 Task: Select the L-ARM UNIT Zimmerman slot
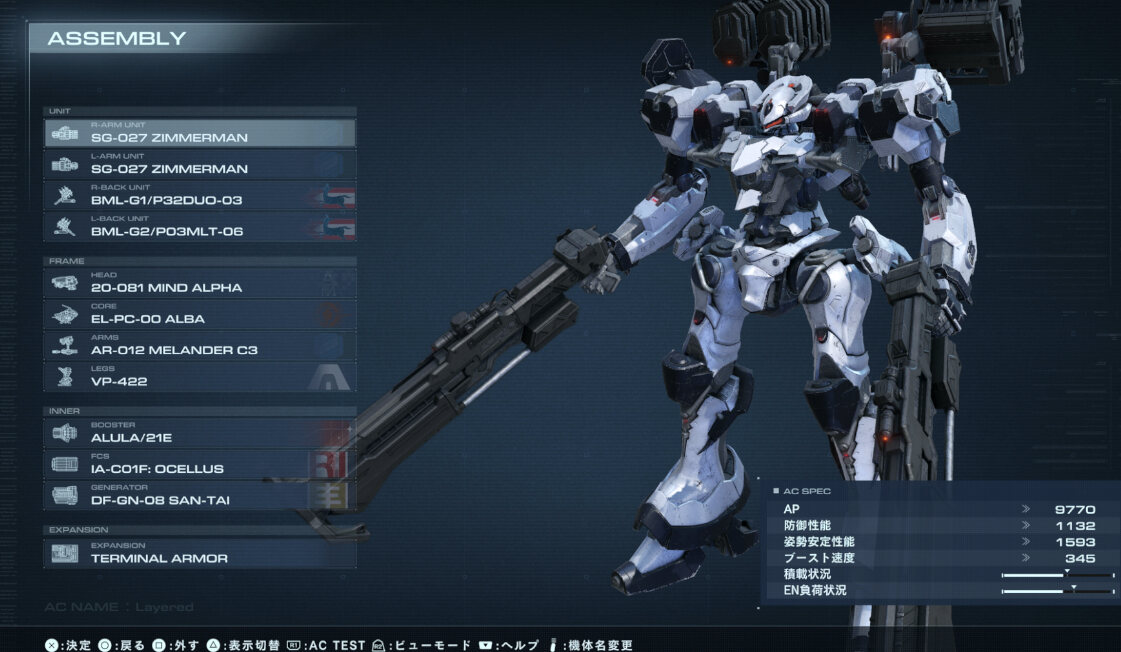(200, 164)
